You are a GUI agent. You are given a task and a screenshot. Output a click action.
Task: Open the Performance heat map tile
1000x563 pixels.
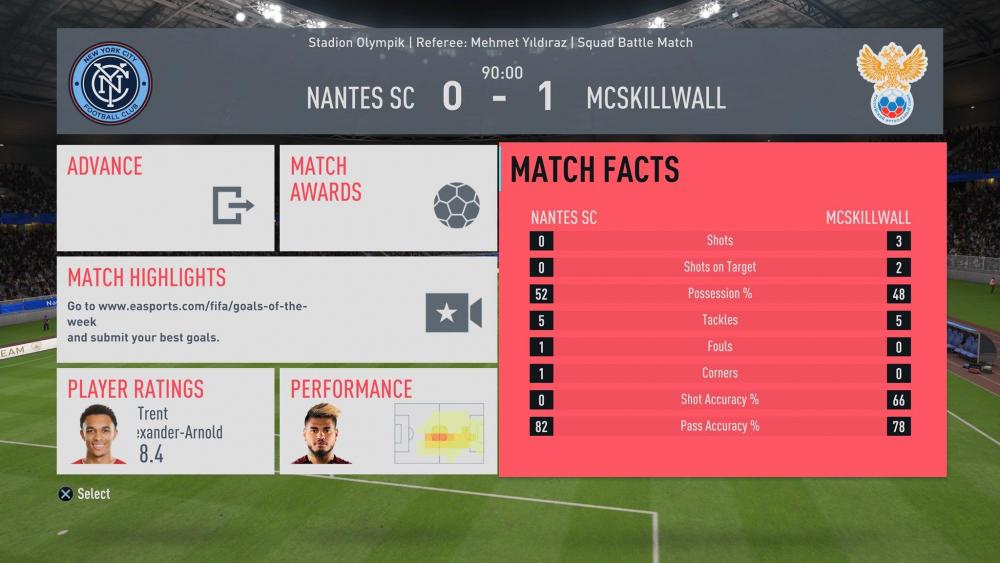388,421
